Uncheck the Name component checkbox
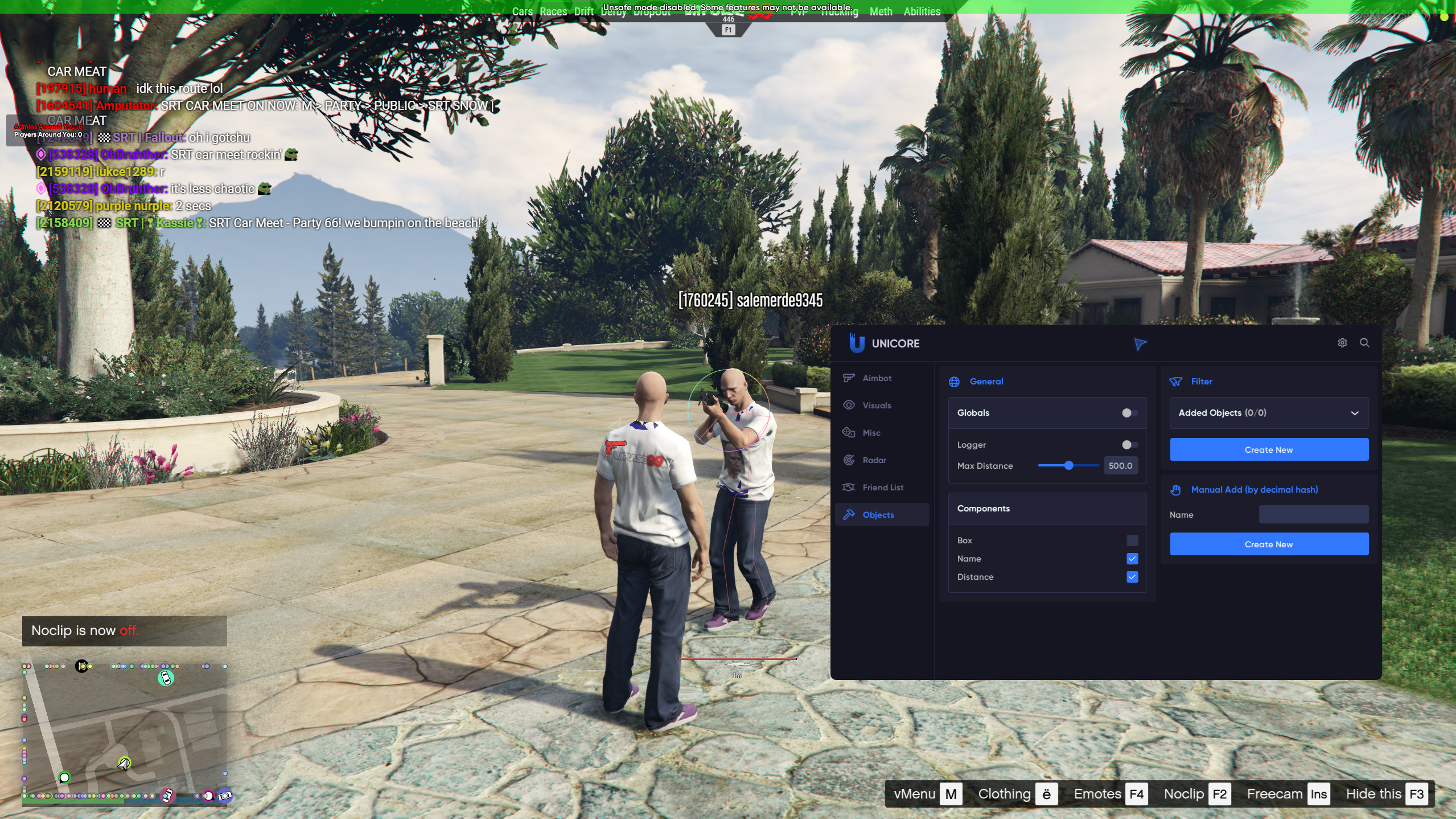This screenshot has height=819, width=1456. pyautogui.click(x=1132, y=559)
